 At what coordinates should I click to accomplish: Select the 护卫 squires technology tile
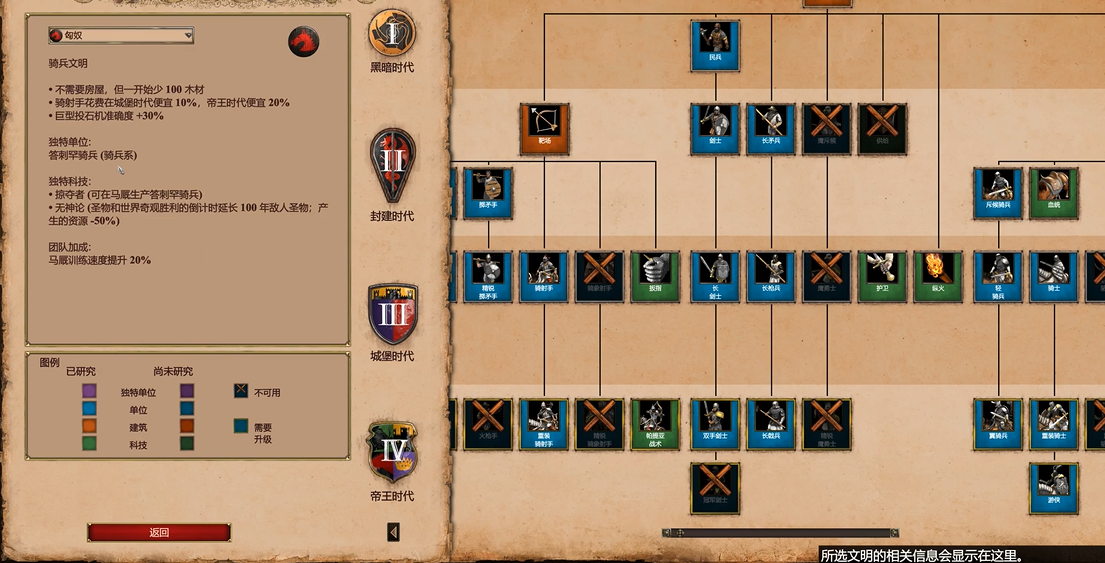[882, 276]
